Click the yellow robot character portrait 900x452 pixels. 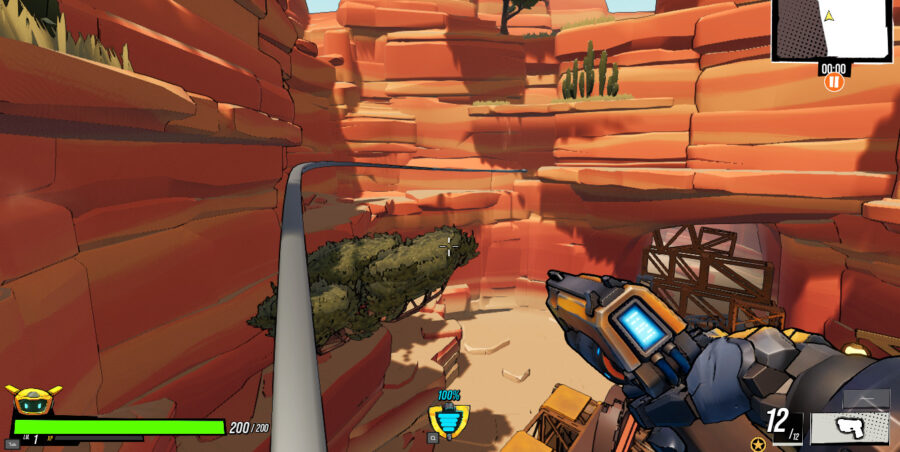(x=34, y=400)
